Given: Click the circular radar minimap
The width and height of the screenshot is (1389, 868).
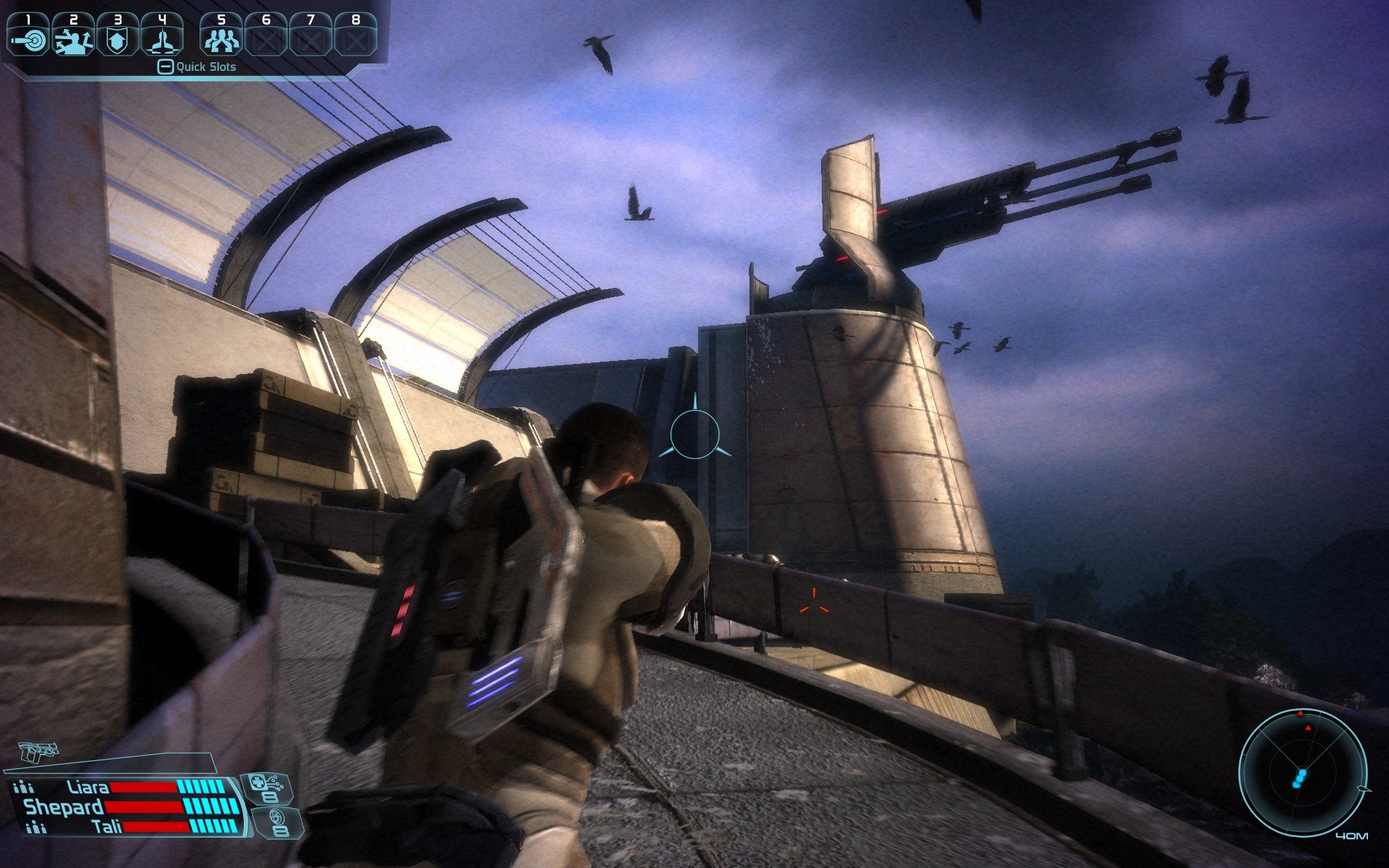Looking at the screenshot, I should 1302,772.
